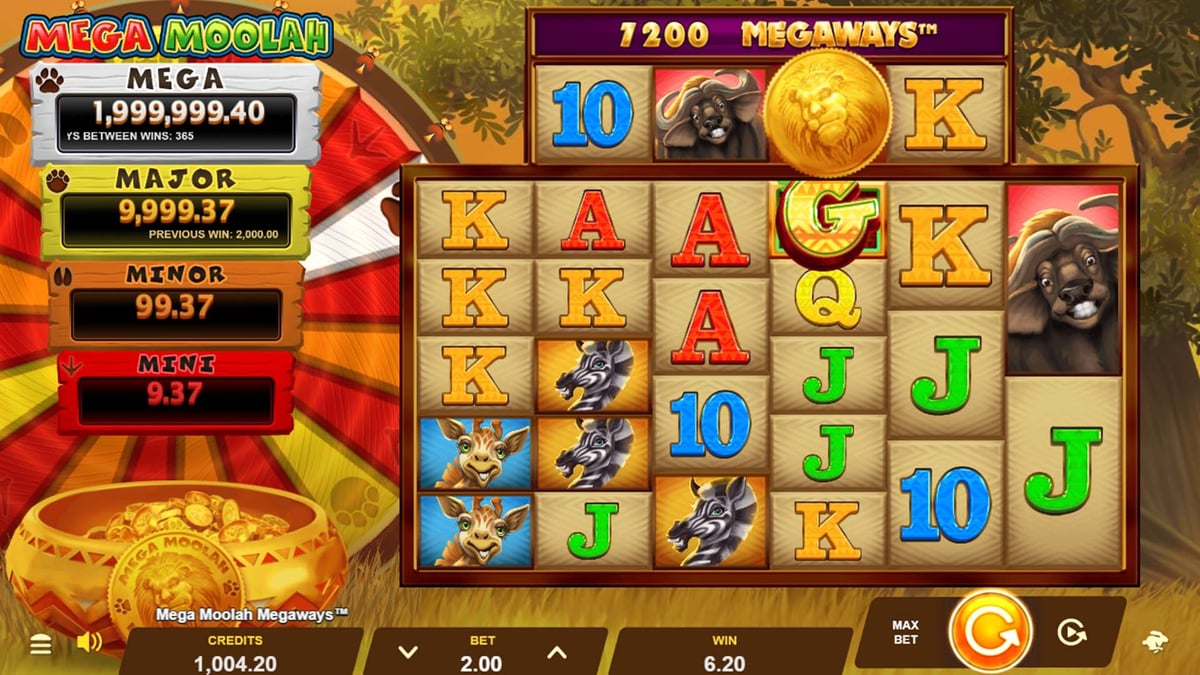The image size is (1200, 675).
Task: Open the hamburger menu
Action: [41, 645]
